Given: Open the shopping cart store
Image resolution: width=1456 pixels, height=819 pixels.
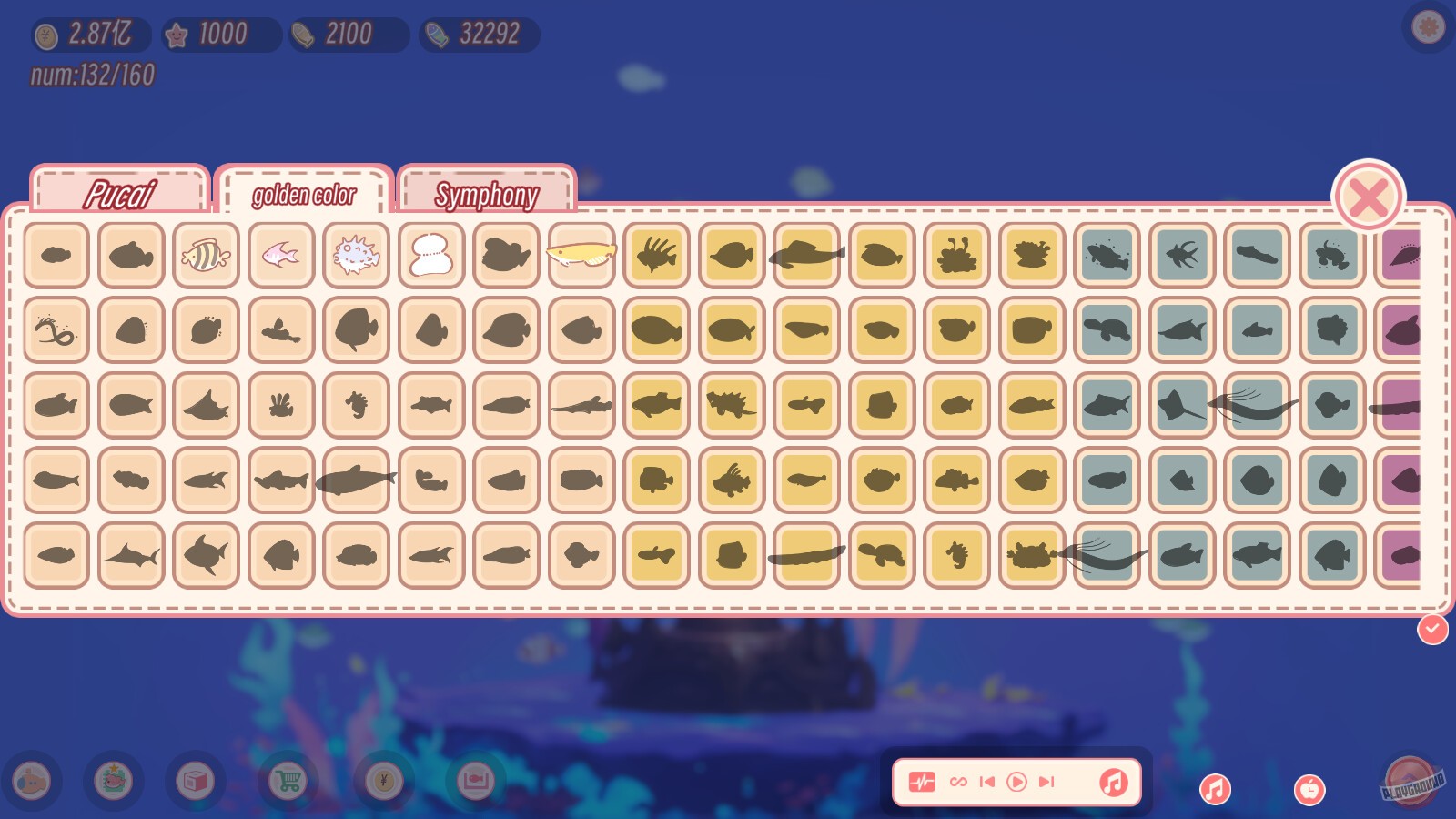Looking at the screenshot, I should pyautogui.click(x=287, y=781).
